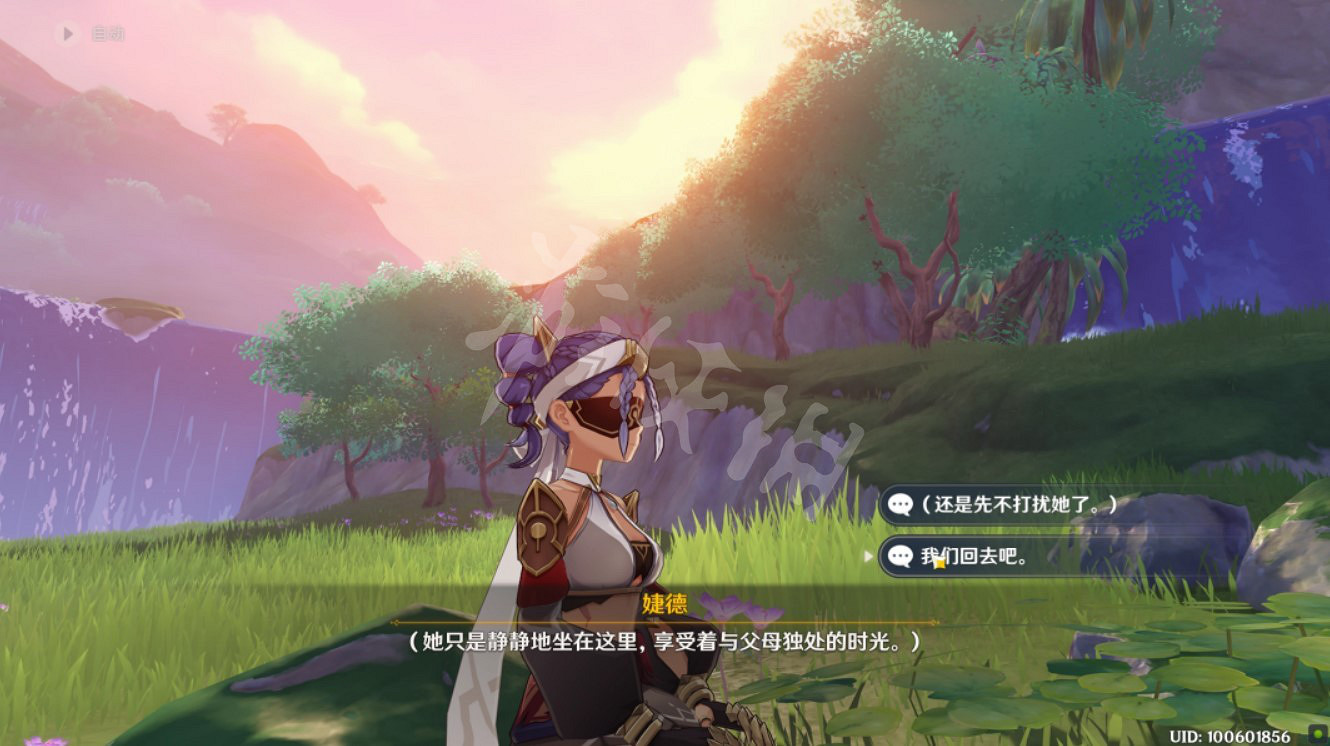The height and width of the screenshot is (746, 1330).
Task: Click the first dialogue option bubble background
Action: [1050, 505]
